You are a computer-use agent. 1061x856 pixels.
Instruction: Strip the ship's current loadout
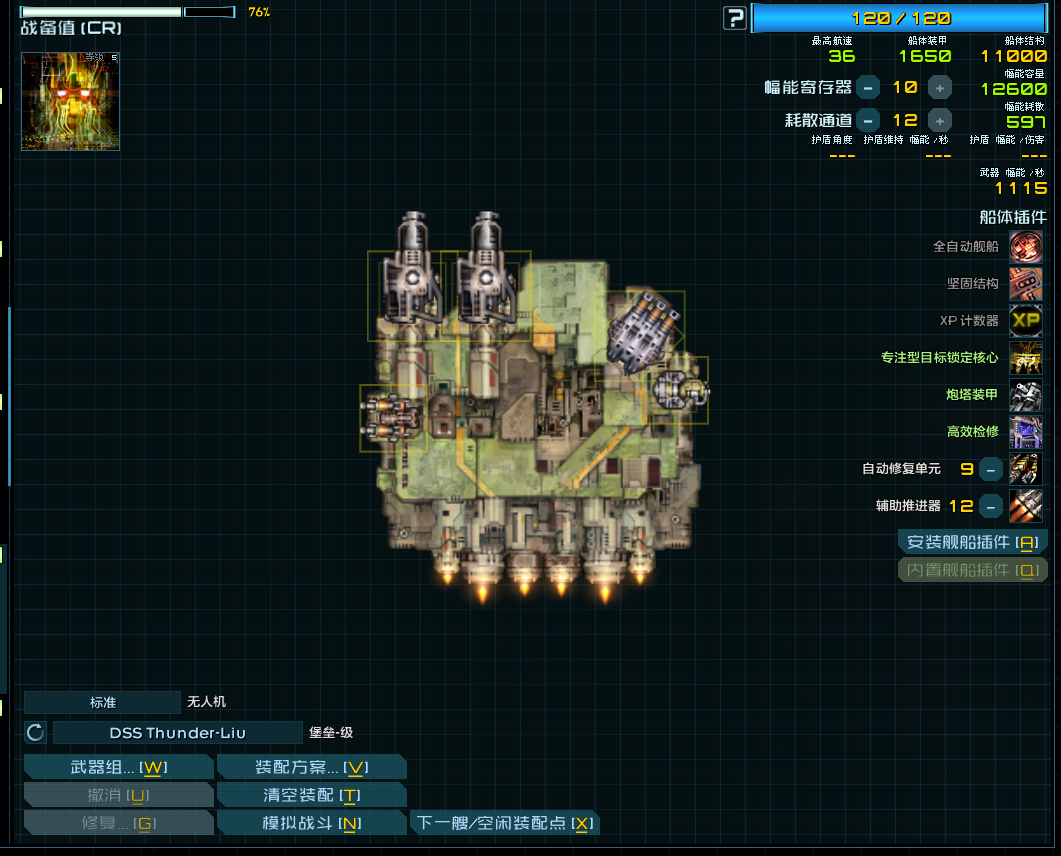pyautogui.click(x=311, y=795)
